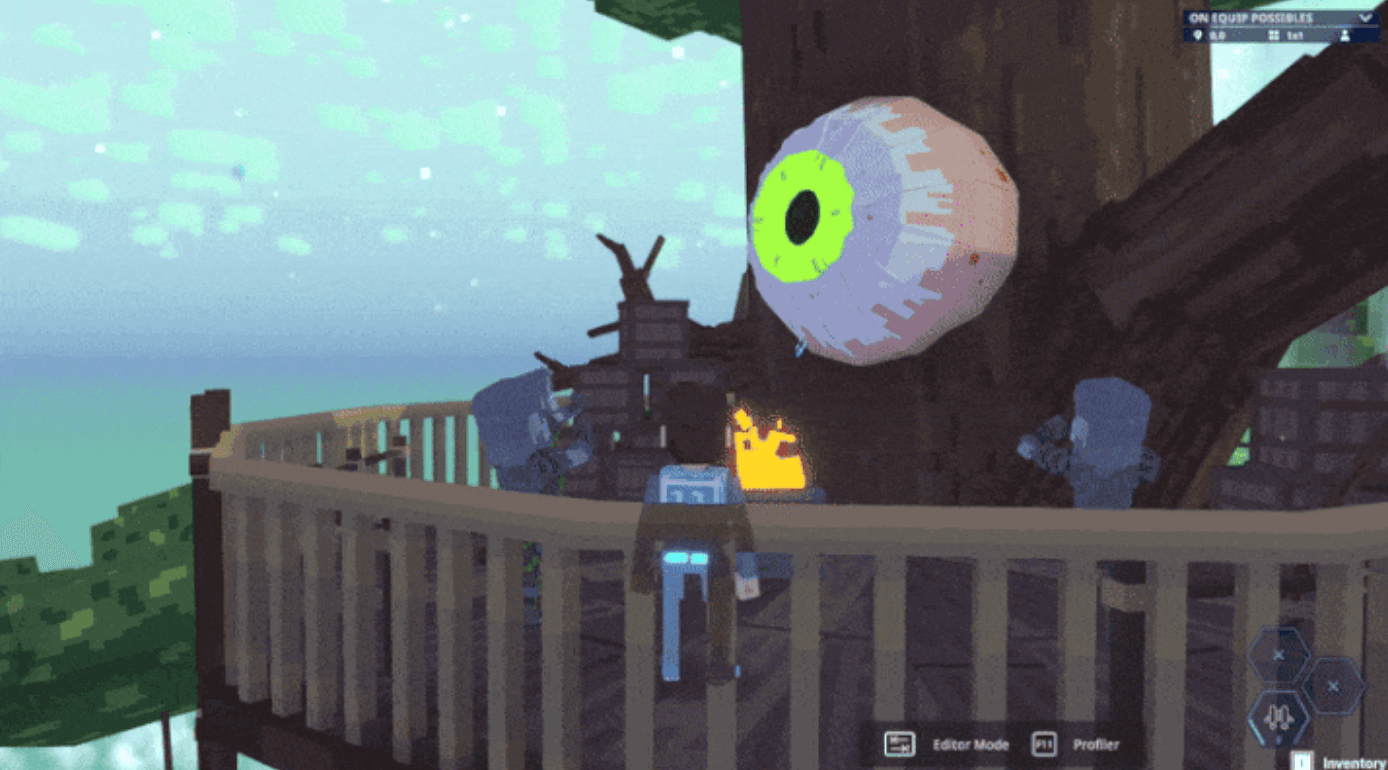Click the I key icon next to Inventory

click(1301, 762)
